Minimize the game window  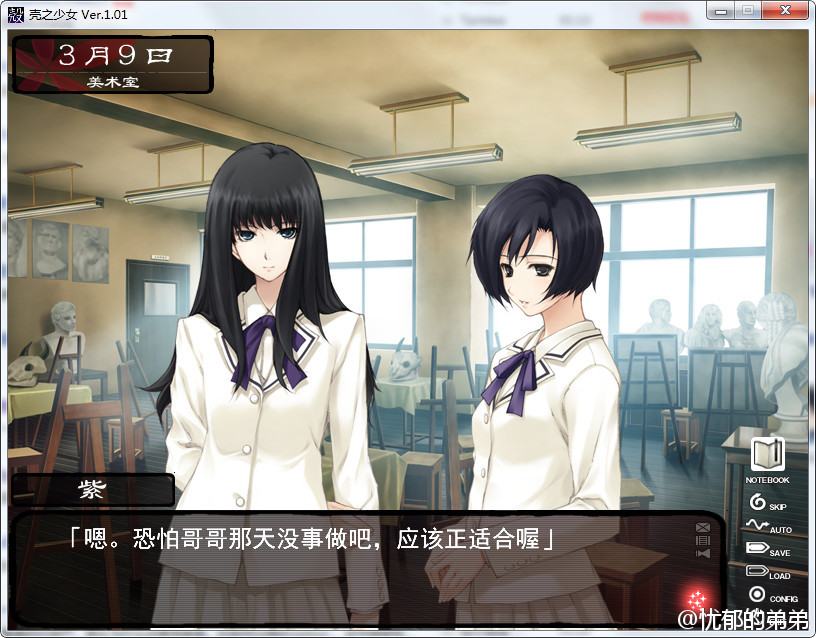(721, 9)
